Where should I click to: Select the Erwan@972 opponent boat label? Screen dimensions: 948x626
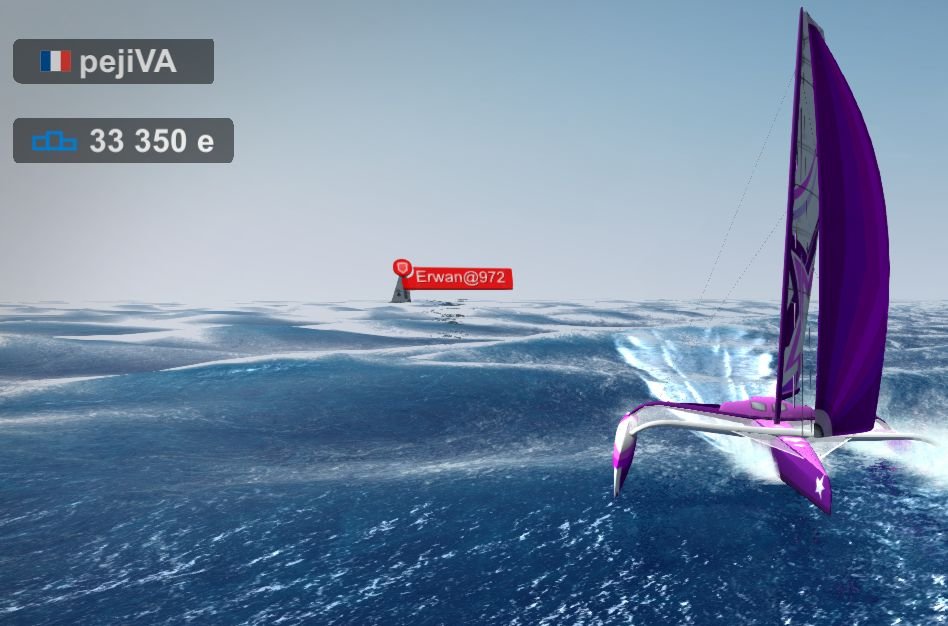coord(458,277)
